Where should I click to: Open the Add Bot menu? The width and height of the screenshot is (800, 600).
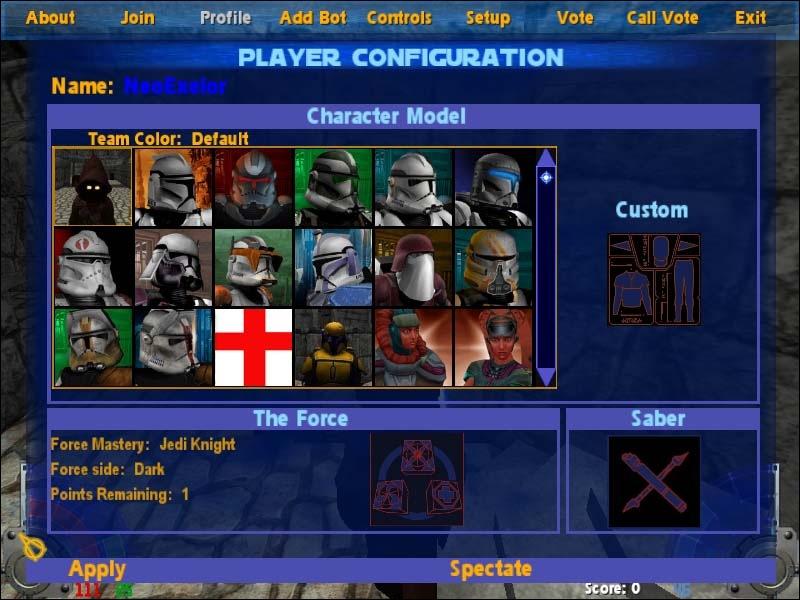(313, 18)
